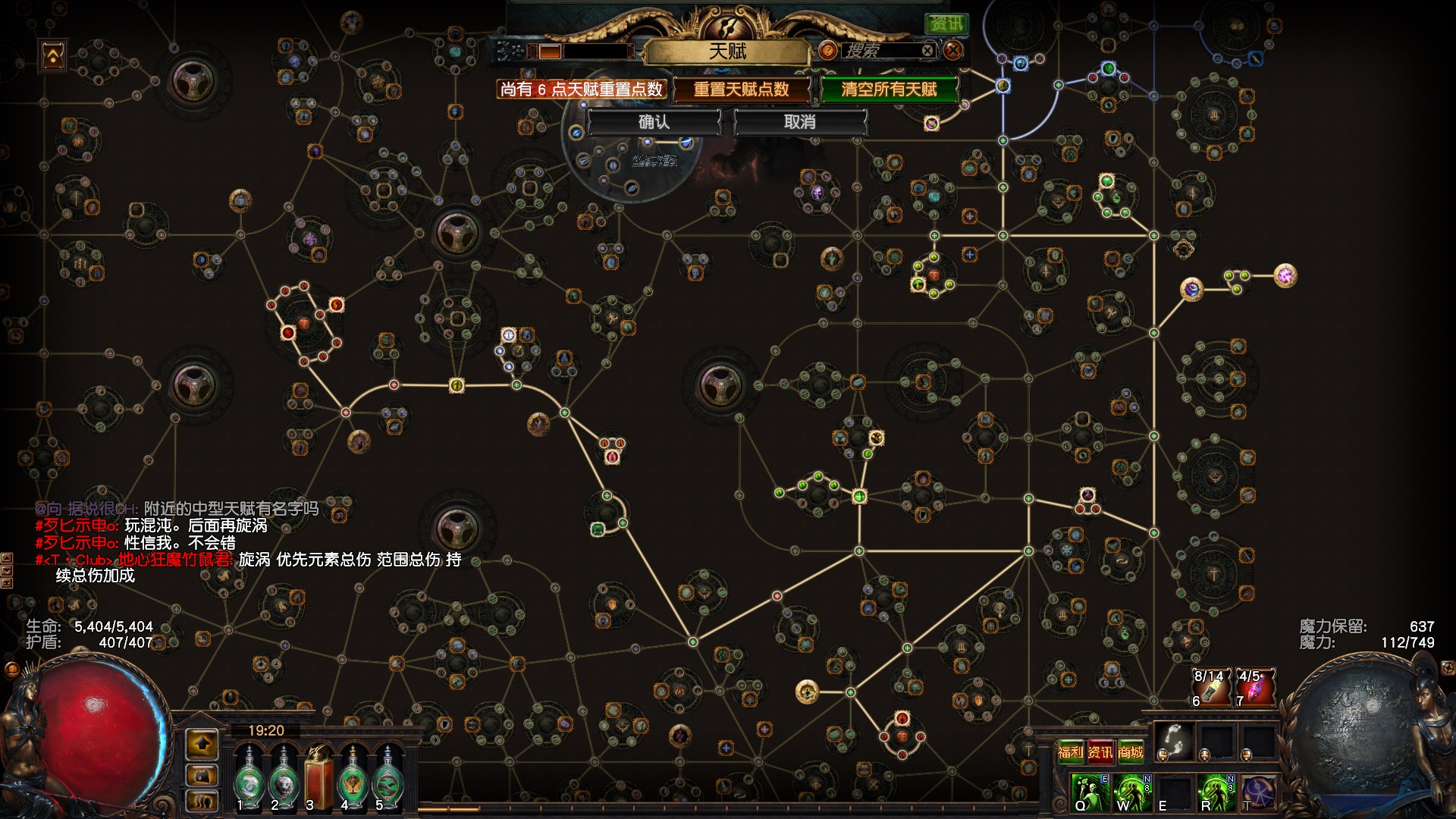Click the green 资讯 button at top

[946, 24]
